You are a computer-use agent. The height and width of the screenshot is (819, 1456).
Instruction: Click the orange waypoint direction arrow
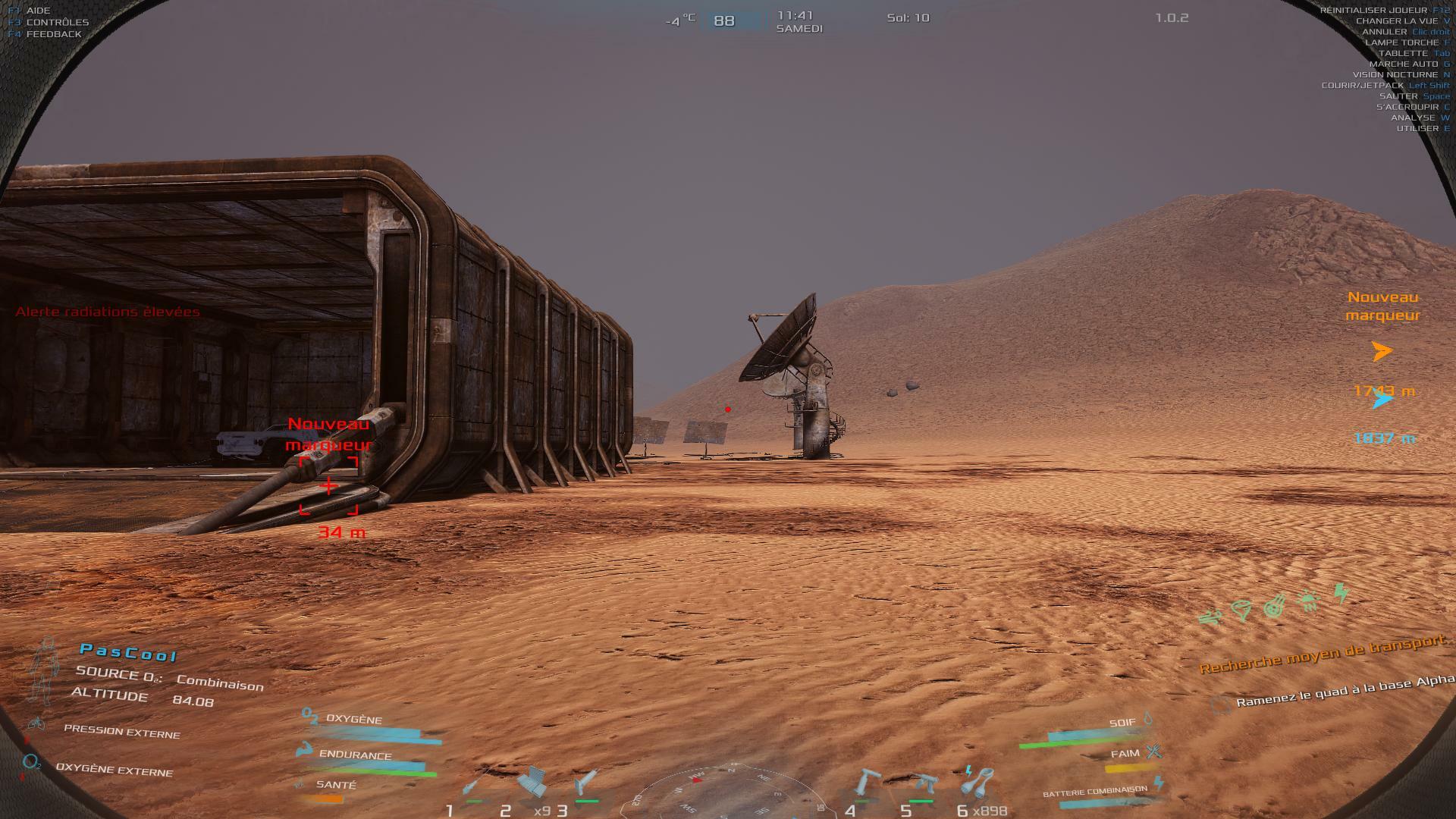click(x=1382, y=351)
